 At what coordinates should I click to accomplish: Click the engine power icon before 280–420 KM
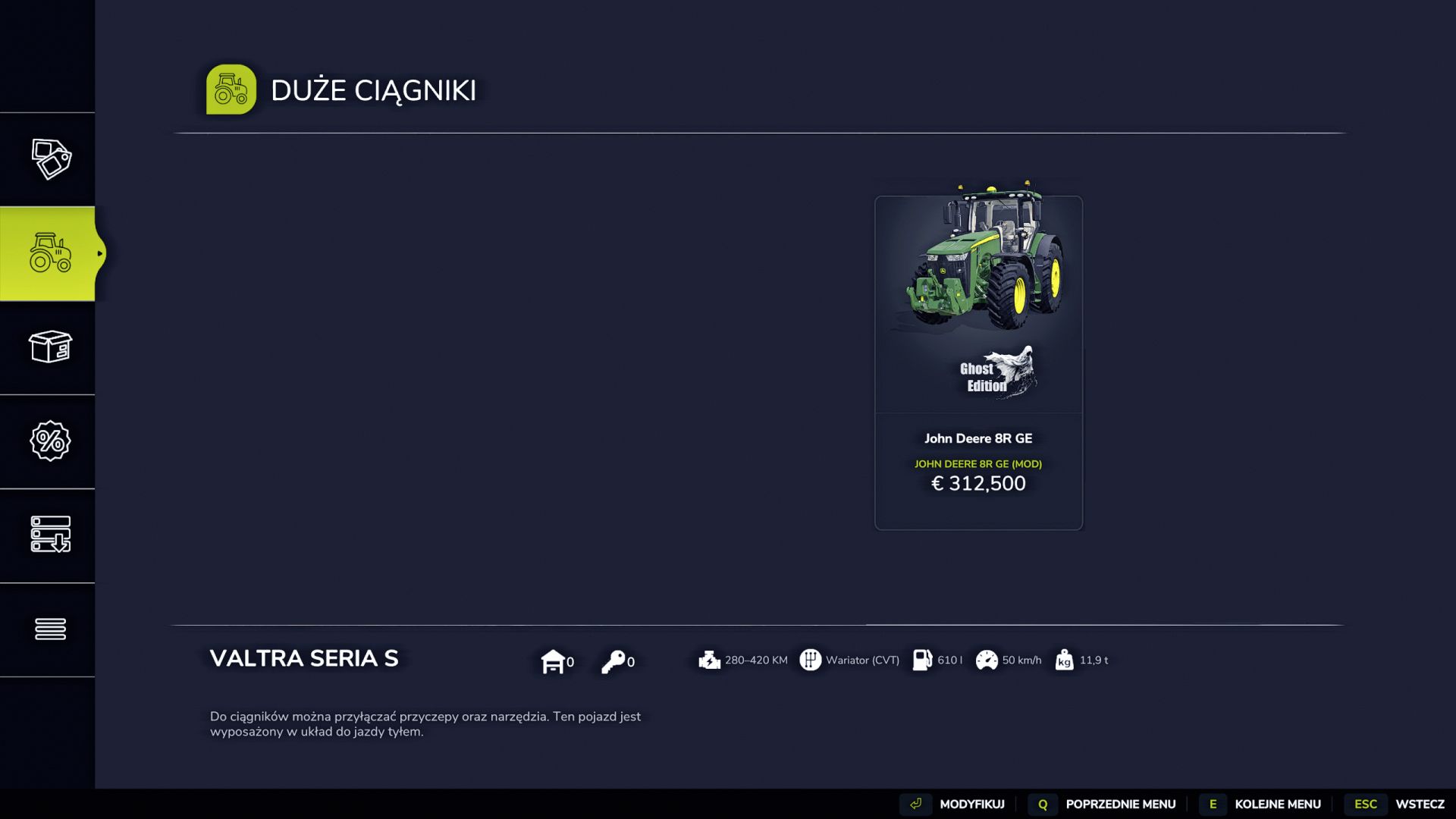[708, 661]
